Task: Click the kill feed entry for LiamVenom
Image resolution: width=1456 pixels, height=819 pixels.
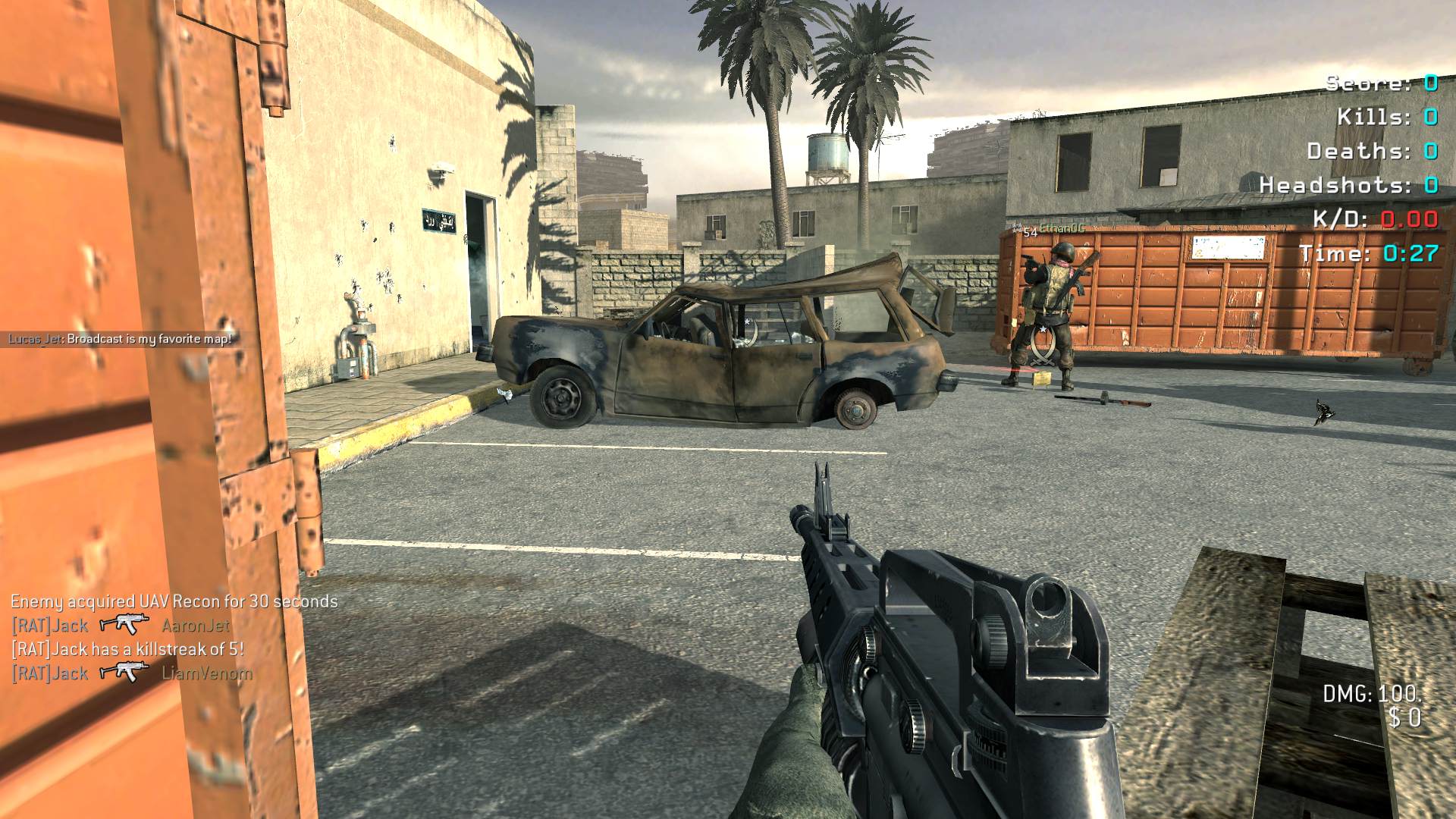Action: [132, 673]
